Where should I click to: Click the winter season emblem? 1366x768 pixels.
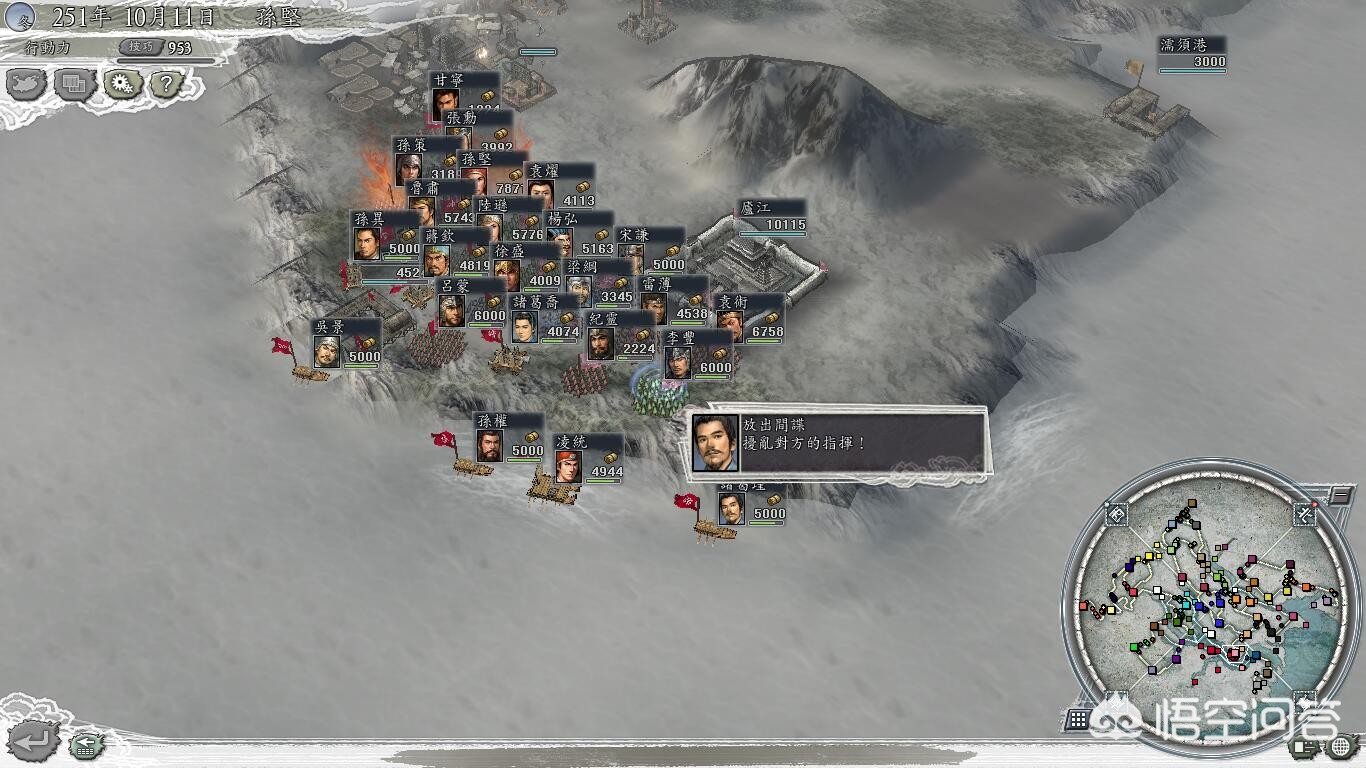tap(20, 17)
